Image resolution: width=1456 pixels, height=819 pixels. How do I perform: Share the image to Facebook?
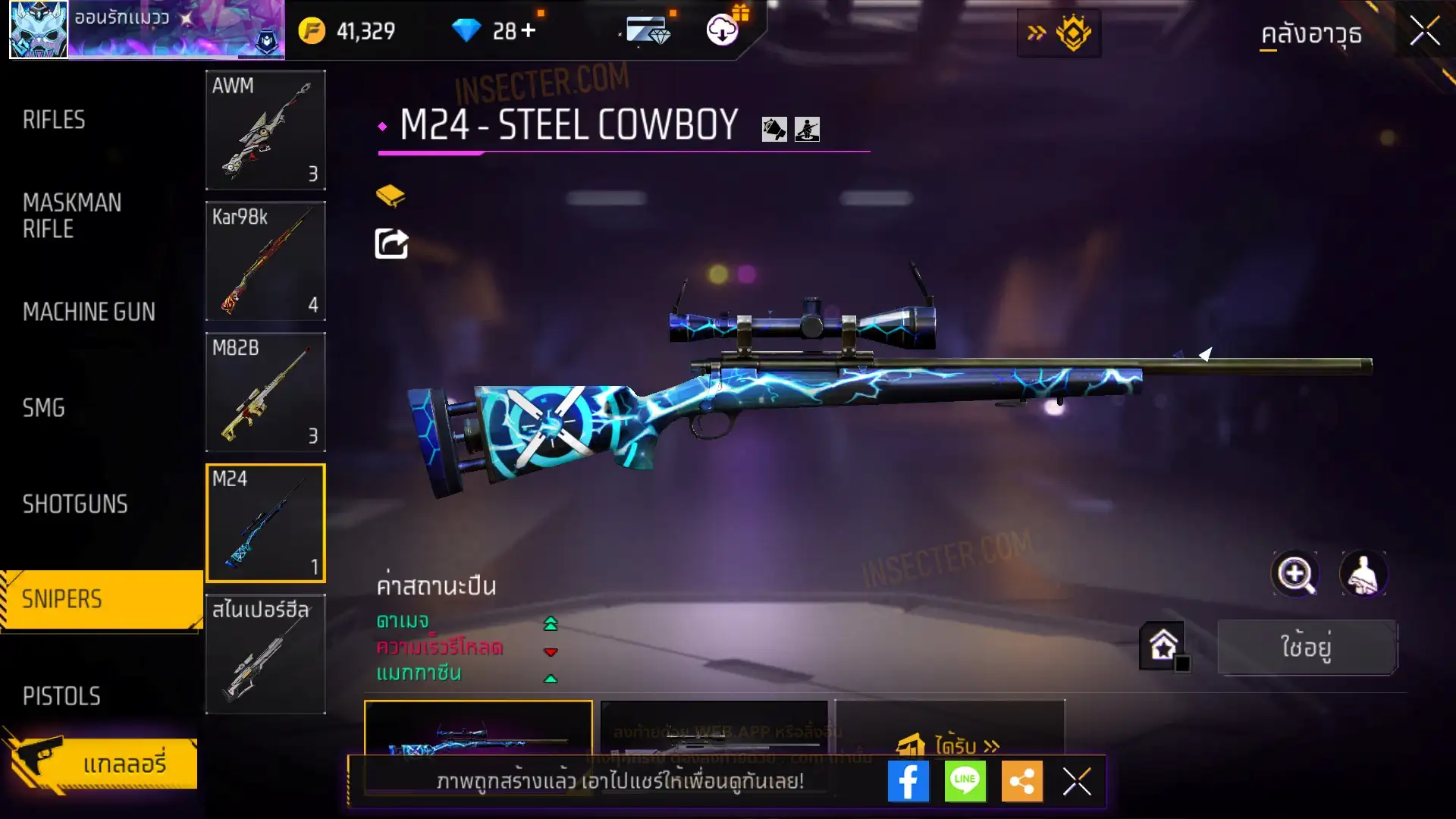tap(908, 782)
